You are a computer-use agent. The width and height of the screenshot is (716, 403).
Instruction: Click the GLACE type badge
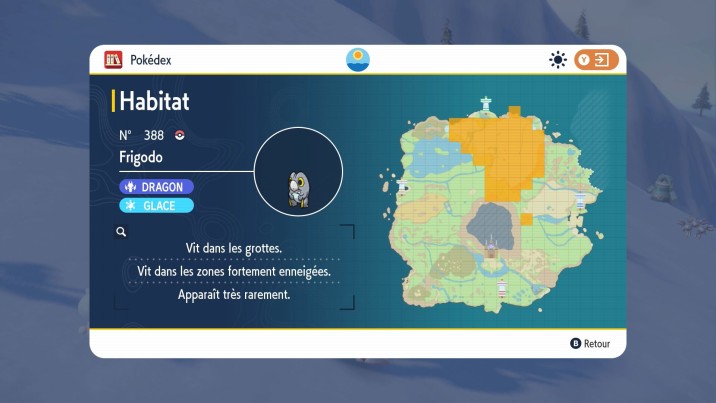pyautogui.click(x=156, y=205)
